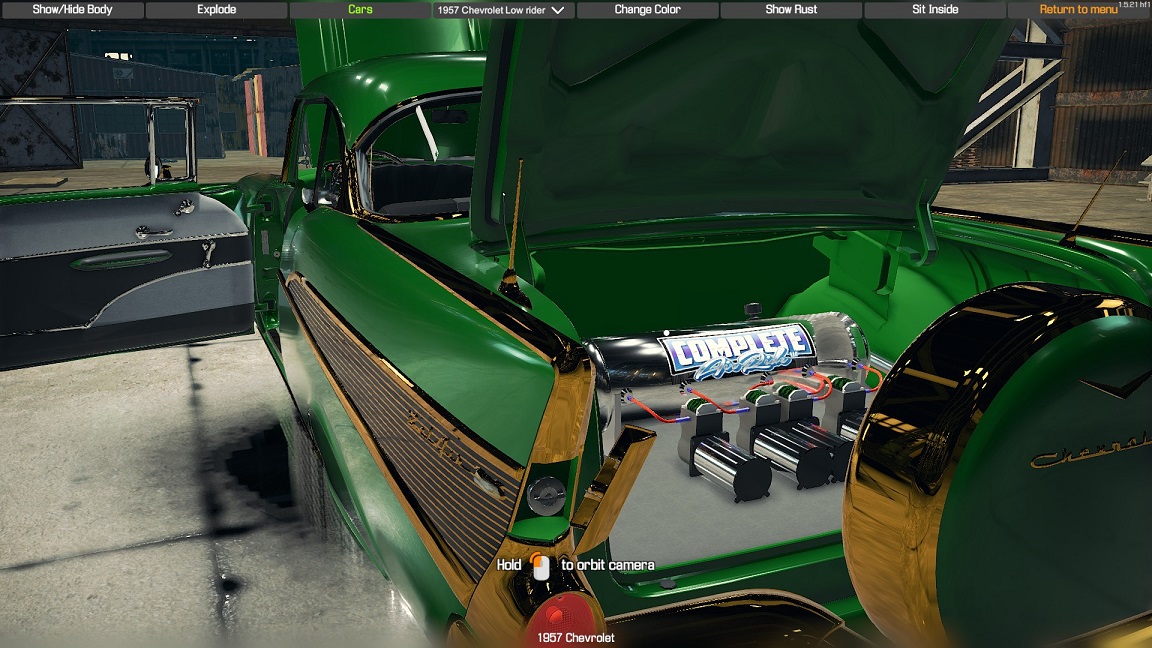Return to menu from the showcase
This screenshot has width=1152, height=648.
pyautogui.click(x=1078, y=10)
